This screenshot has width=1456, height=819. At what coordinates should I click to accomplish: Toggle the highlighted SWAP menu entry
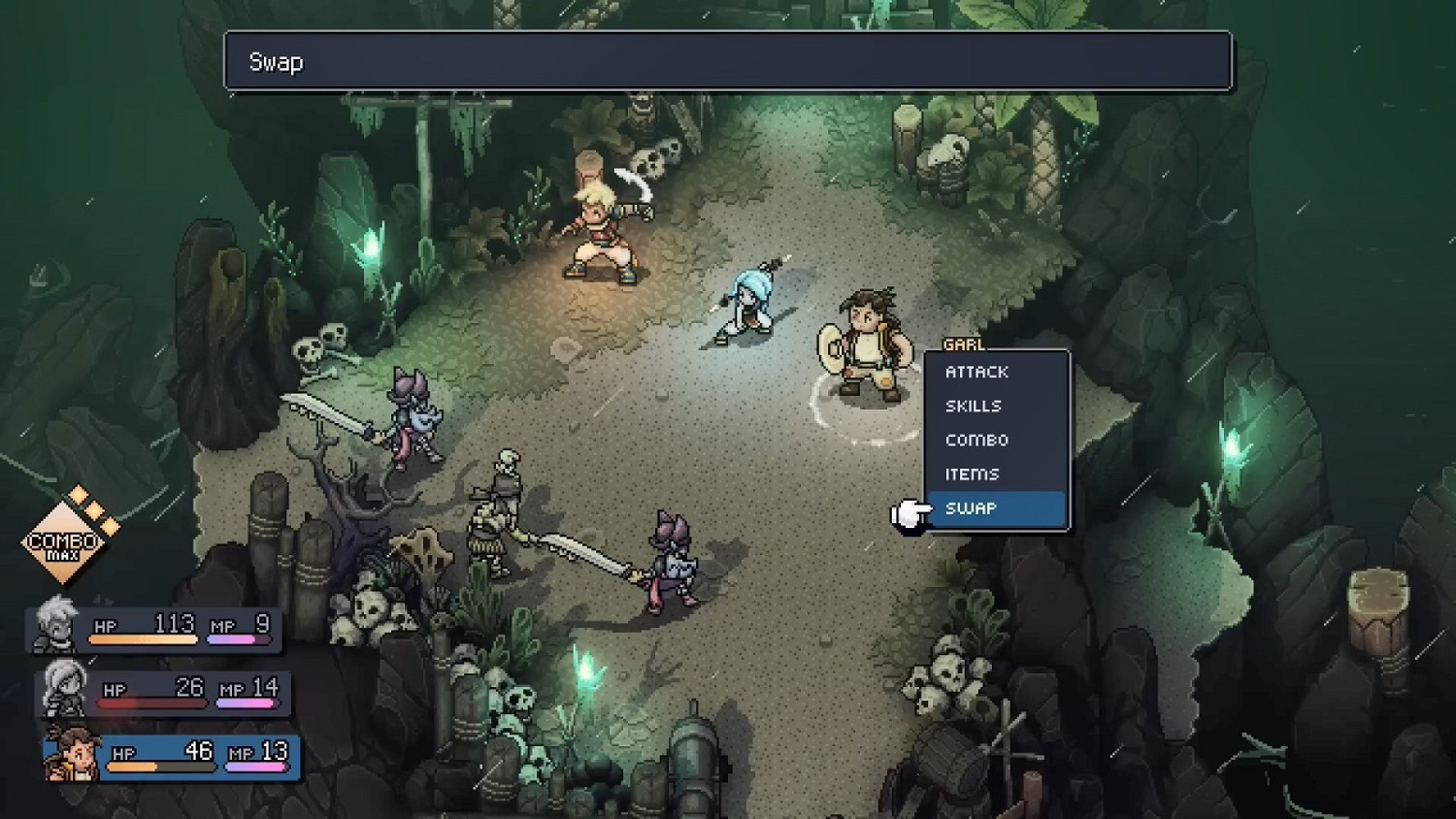click(x=971, y=508)
